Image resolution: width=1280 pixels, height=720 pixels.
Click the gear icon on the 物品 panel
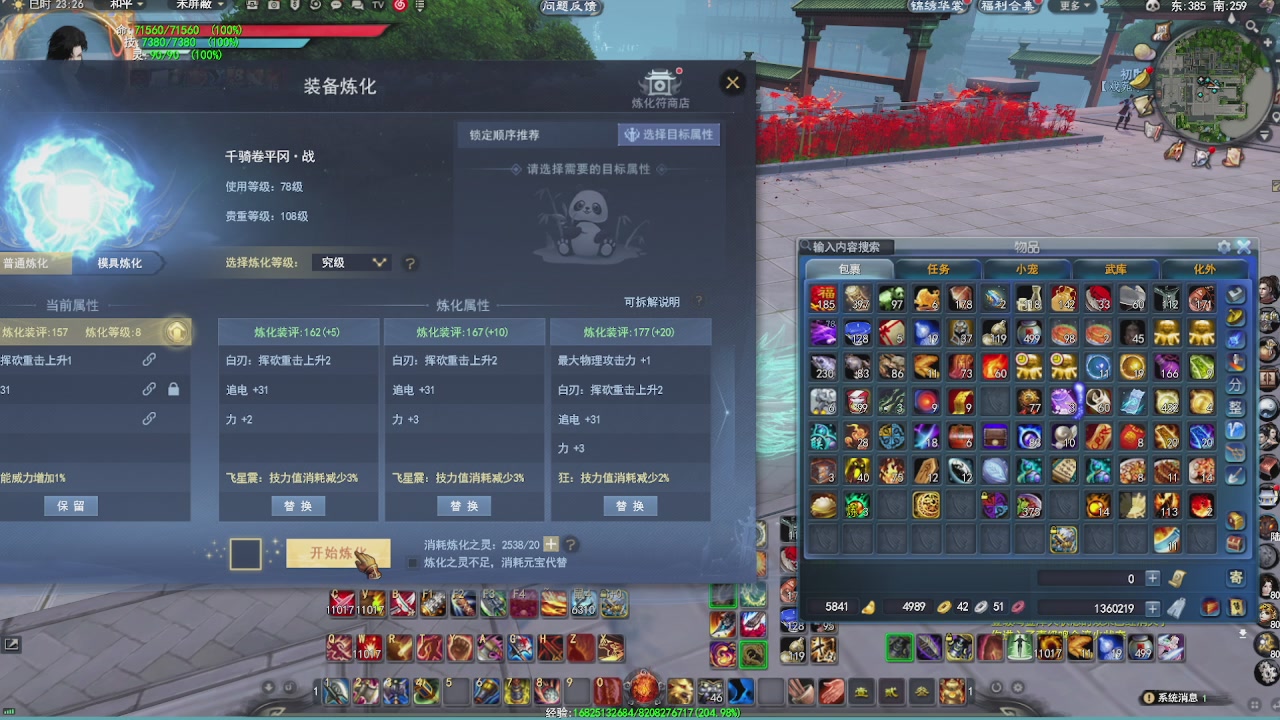click(x=1224, y=246)
